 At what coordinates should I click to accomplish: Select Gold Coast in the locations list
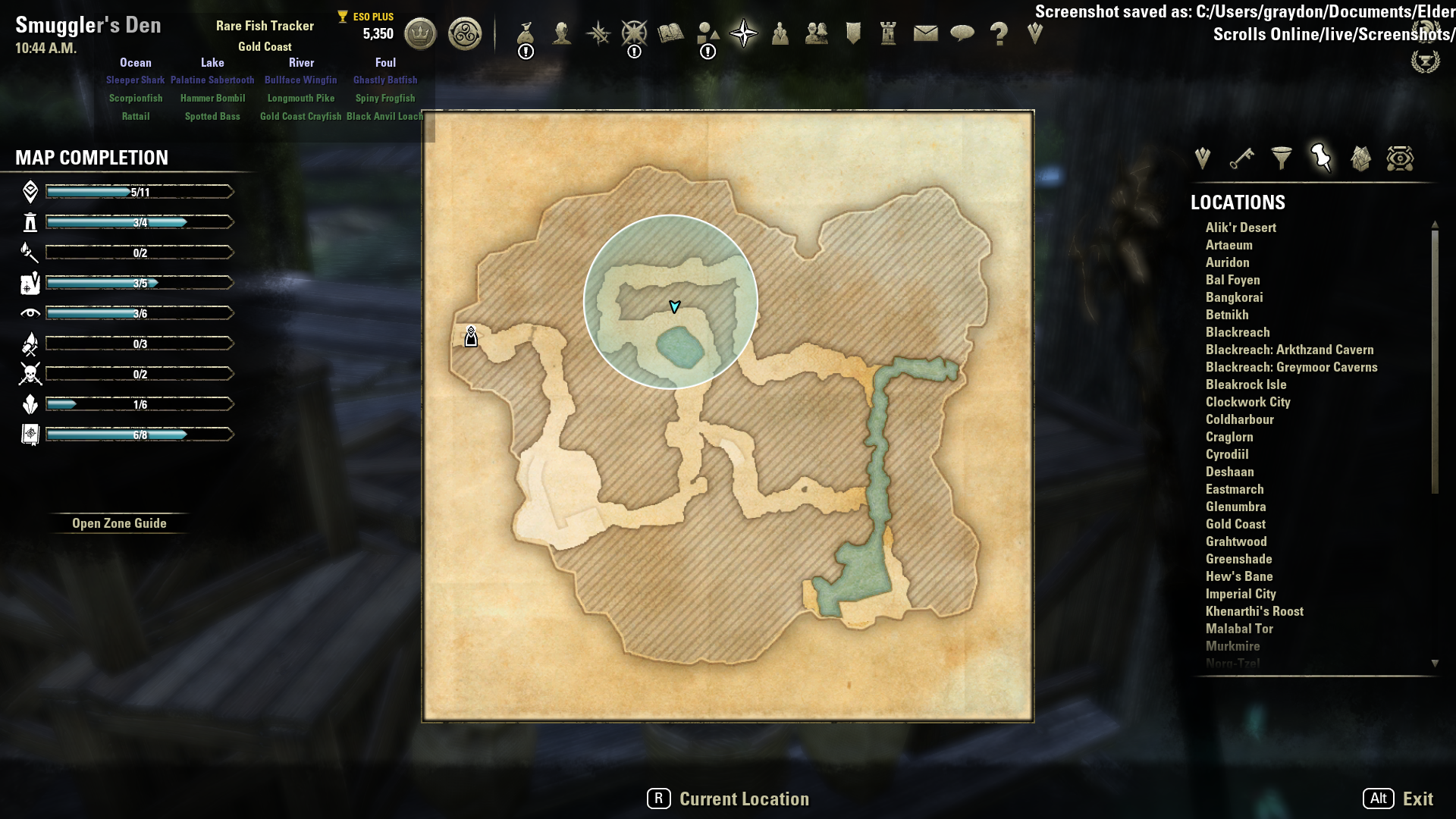click(x=1235, y=524)
